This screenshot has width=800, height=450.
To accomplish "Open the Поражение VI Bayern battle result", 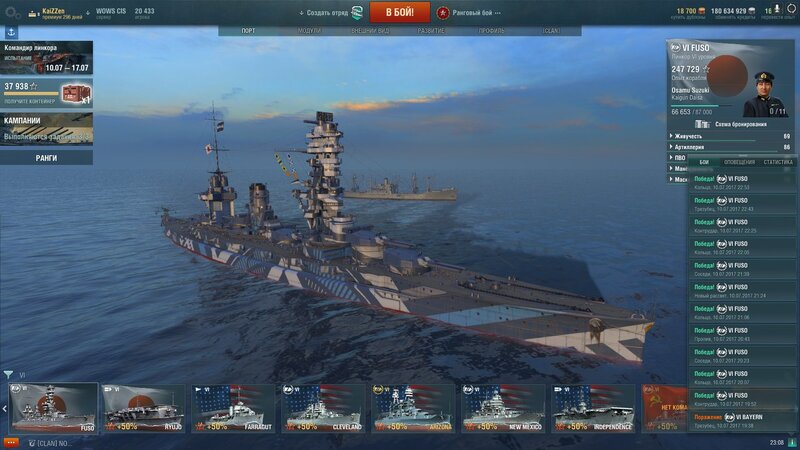I will 740,418.
